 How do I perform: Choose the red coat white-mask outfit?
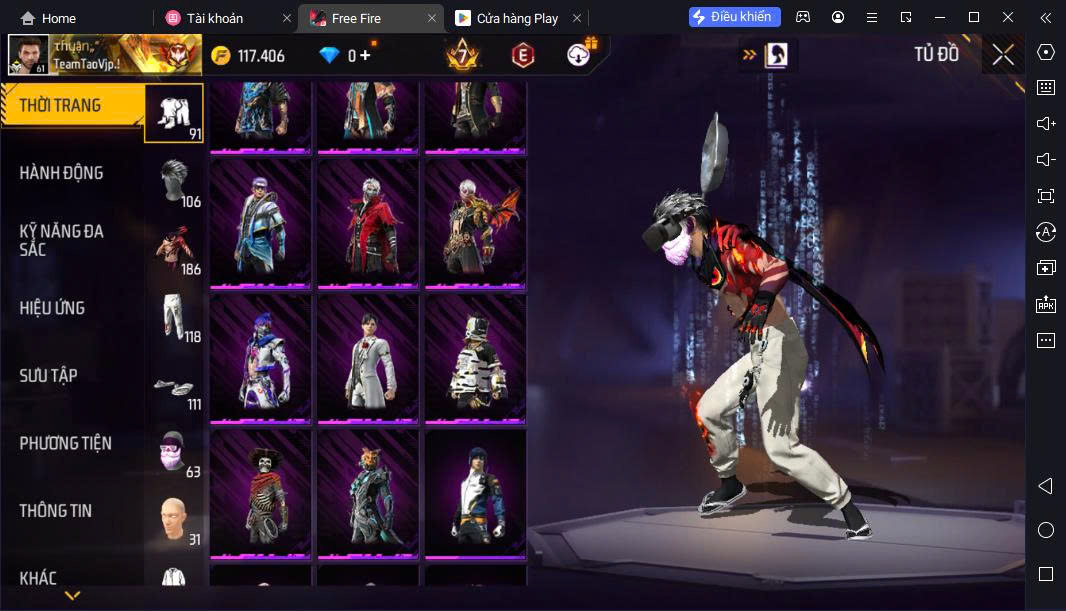click(368, 222)
